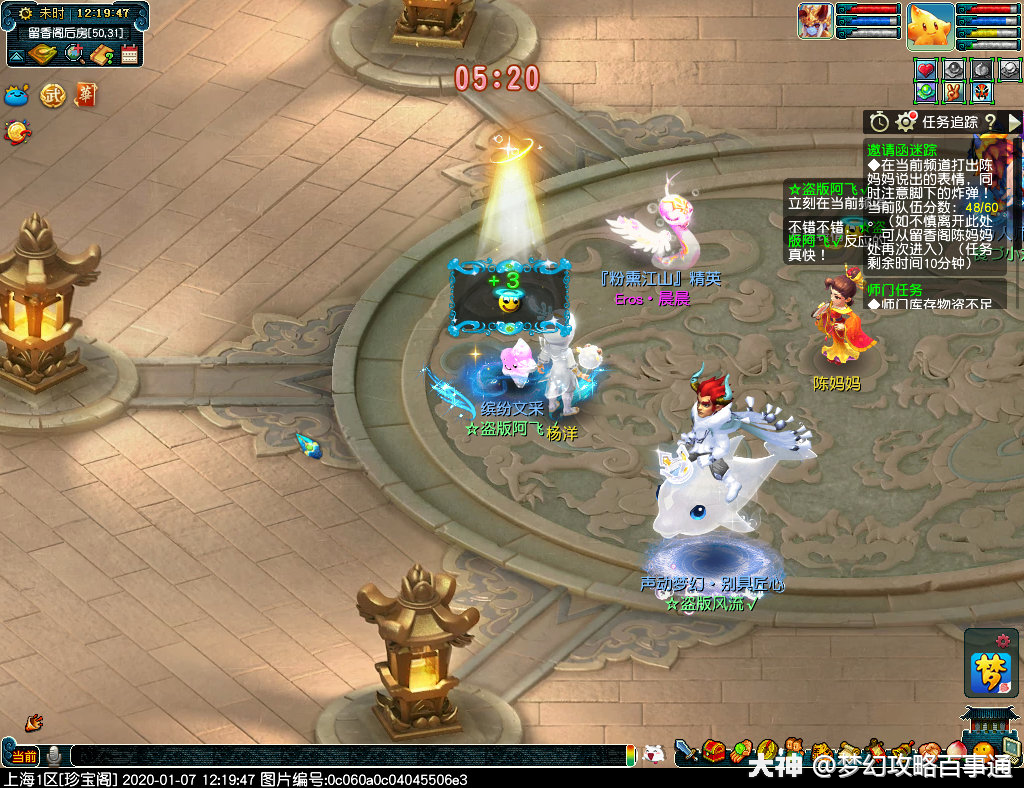Click the quest tracker timer icon
This screenshot has height=788, width=1024.
(879, 122)
